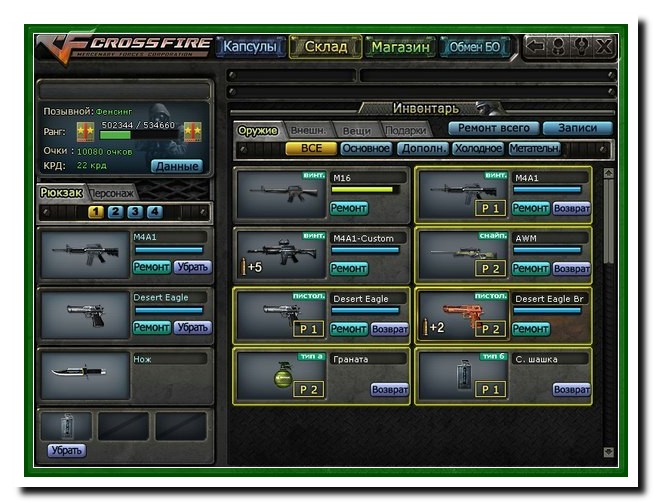
Task: Select the Нож knife slot
Action: tap(85, 372)
